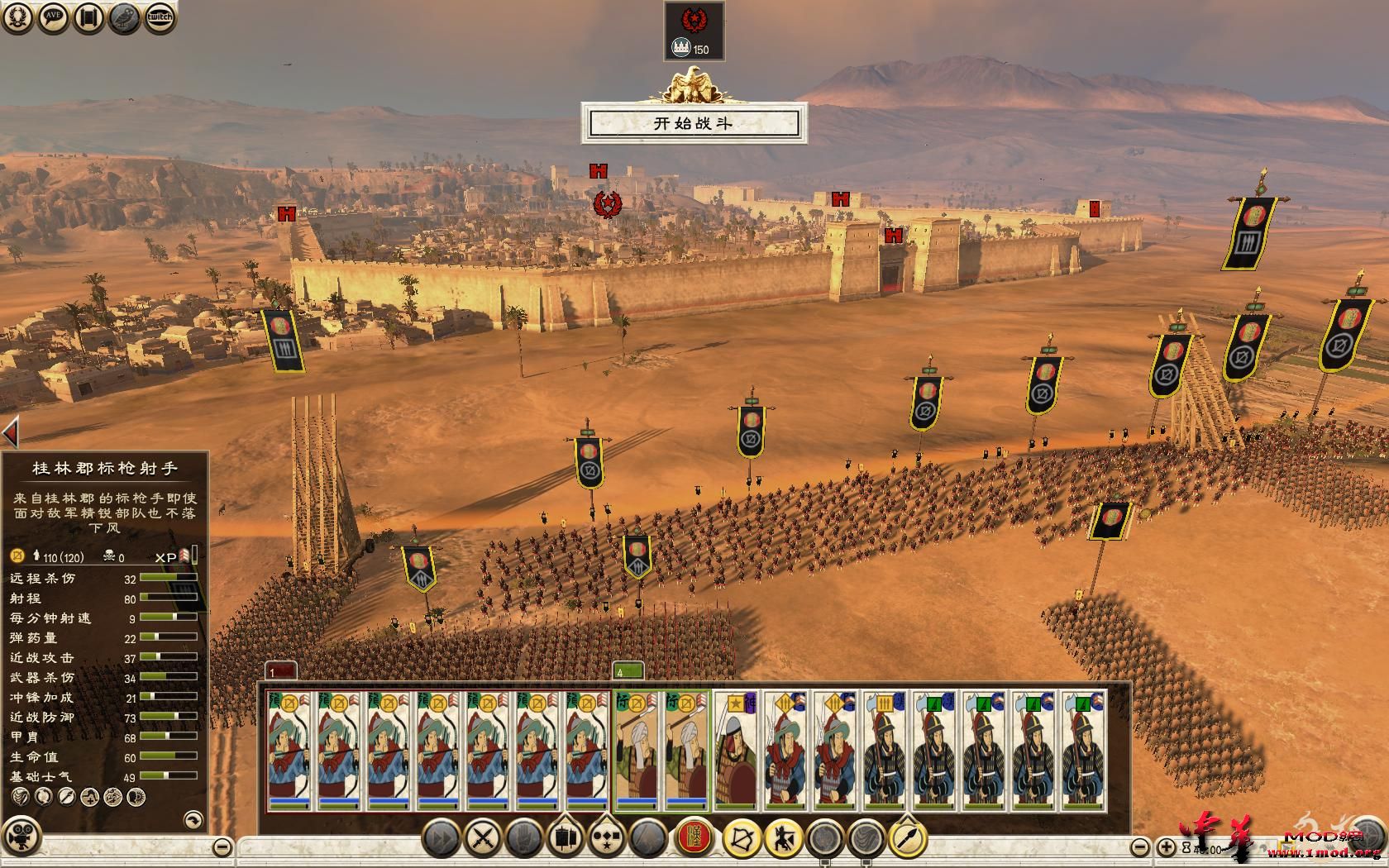Open the banner group formations button
Image resolution: width=1389 pixels, height=868 pixels.
(566, 839)
